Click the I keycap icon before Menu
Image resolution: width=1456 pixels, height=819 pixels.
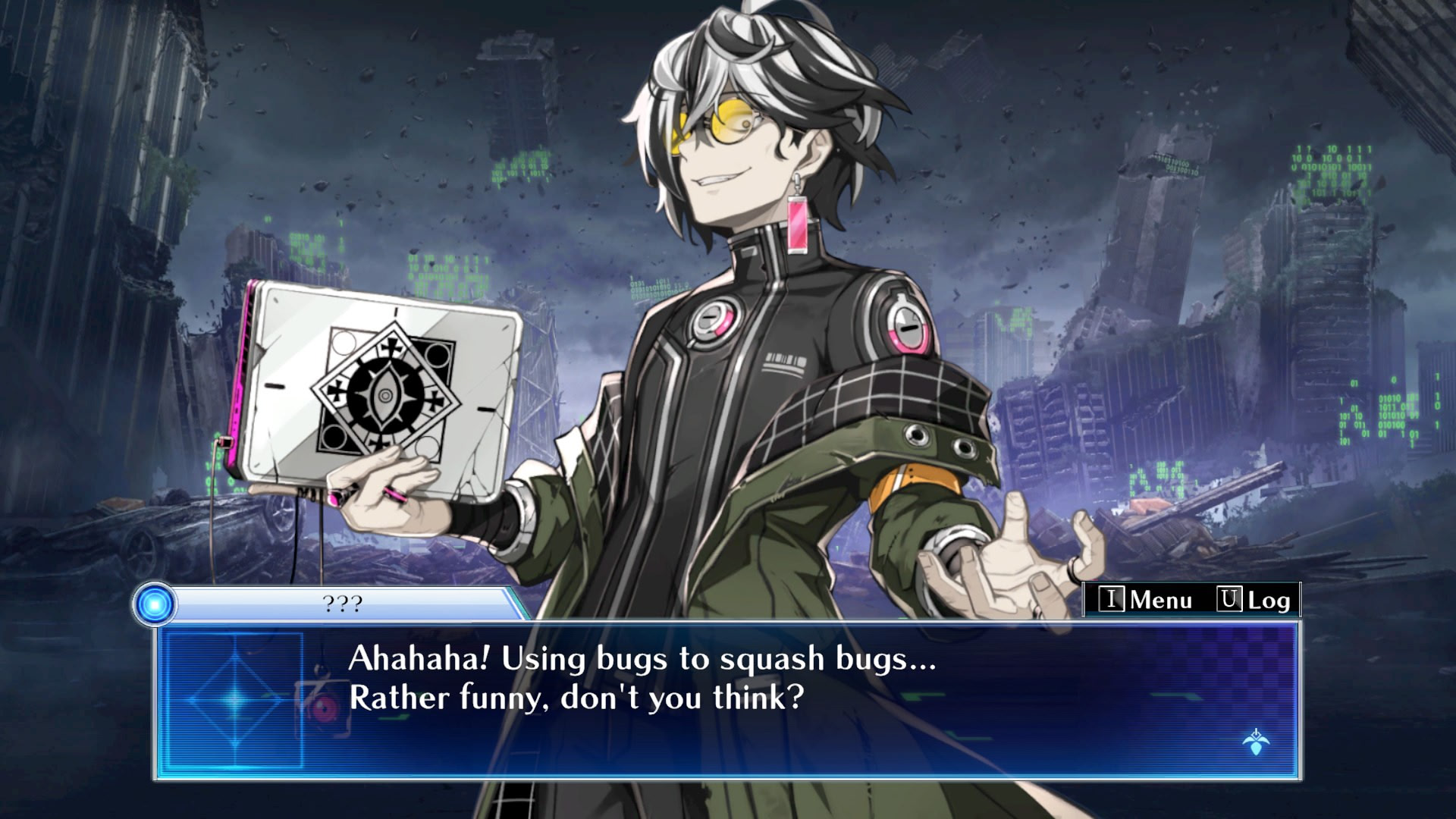1112,599
